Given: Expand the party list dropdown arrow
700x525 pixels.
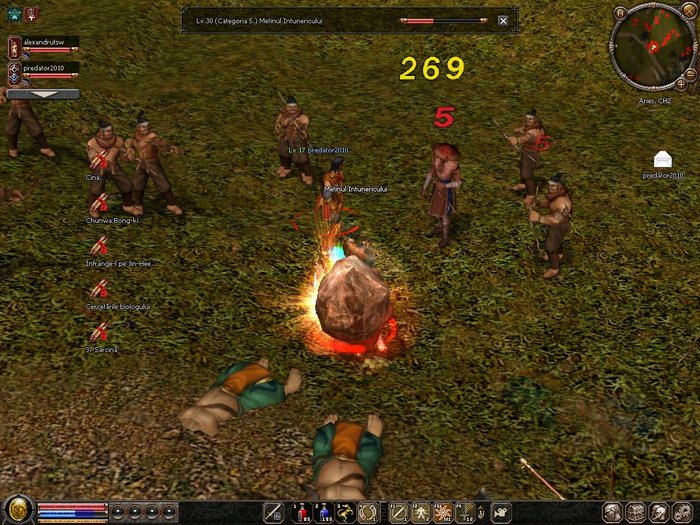Looking at the screenshot, I should click(x=43, y=93).
